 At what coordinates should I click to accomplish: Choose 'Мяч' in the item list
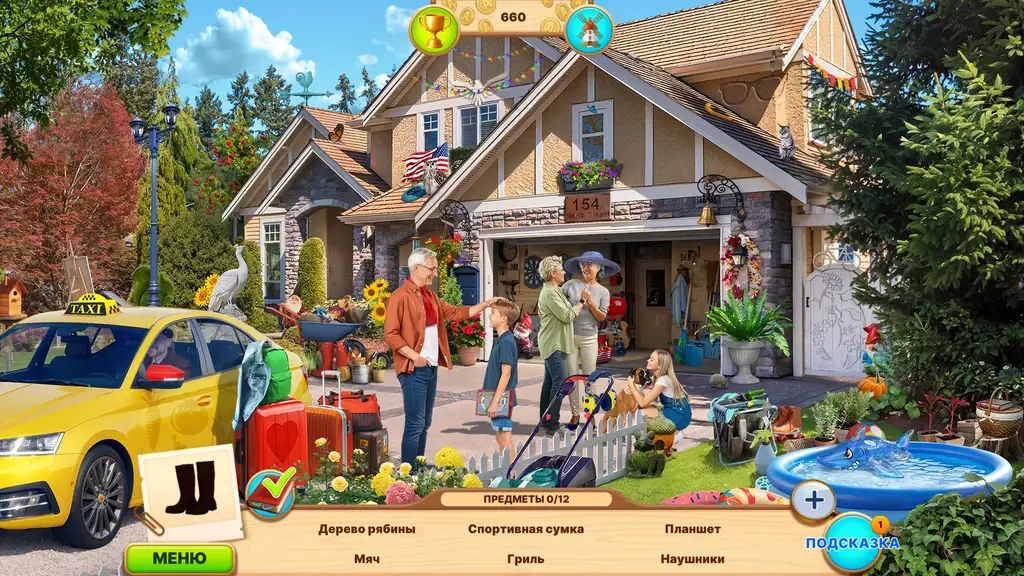[x=367, y=559]
